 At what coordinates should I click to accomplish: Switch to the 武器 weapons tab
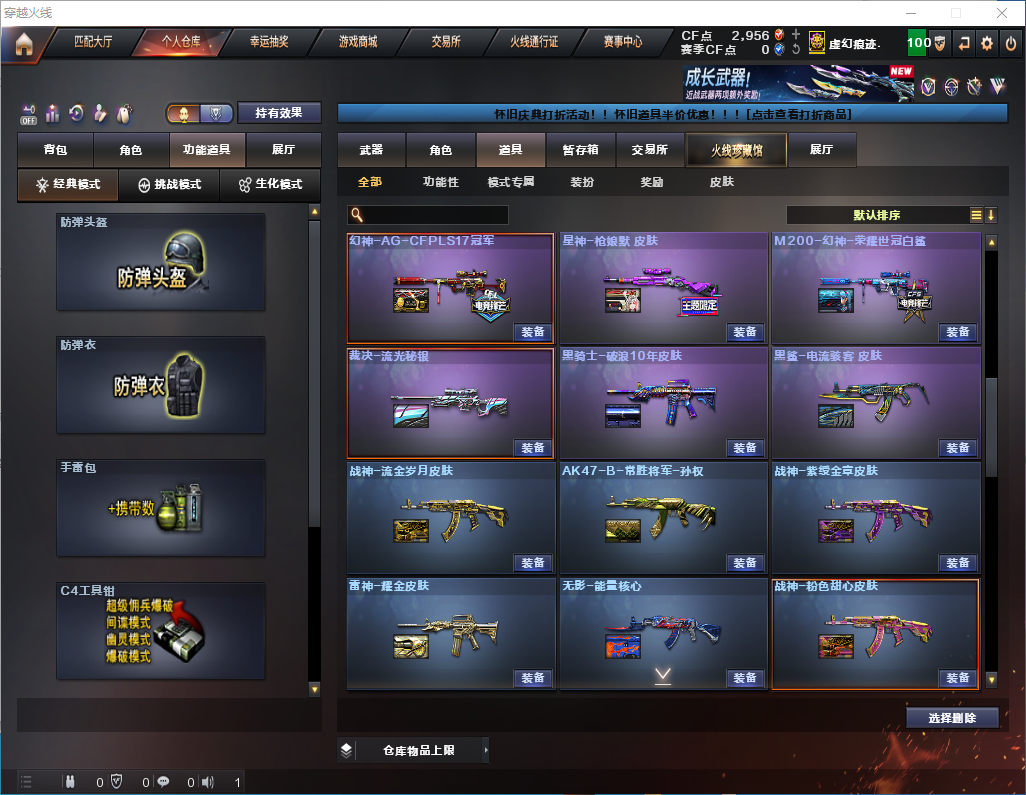371,150
